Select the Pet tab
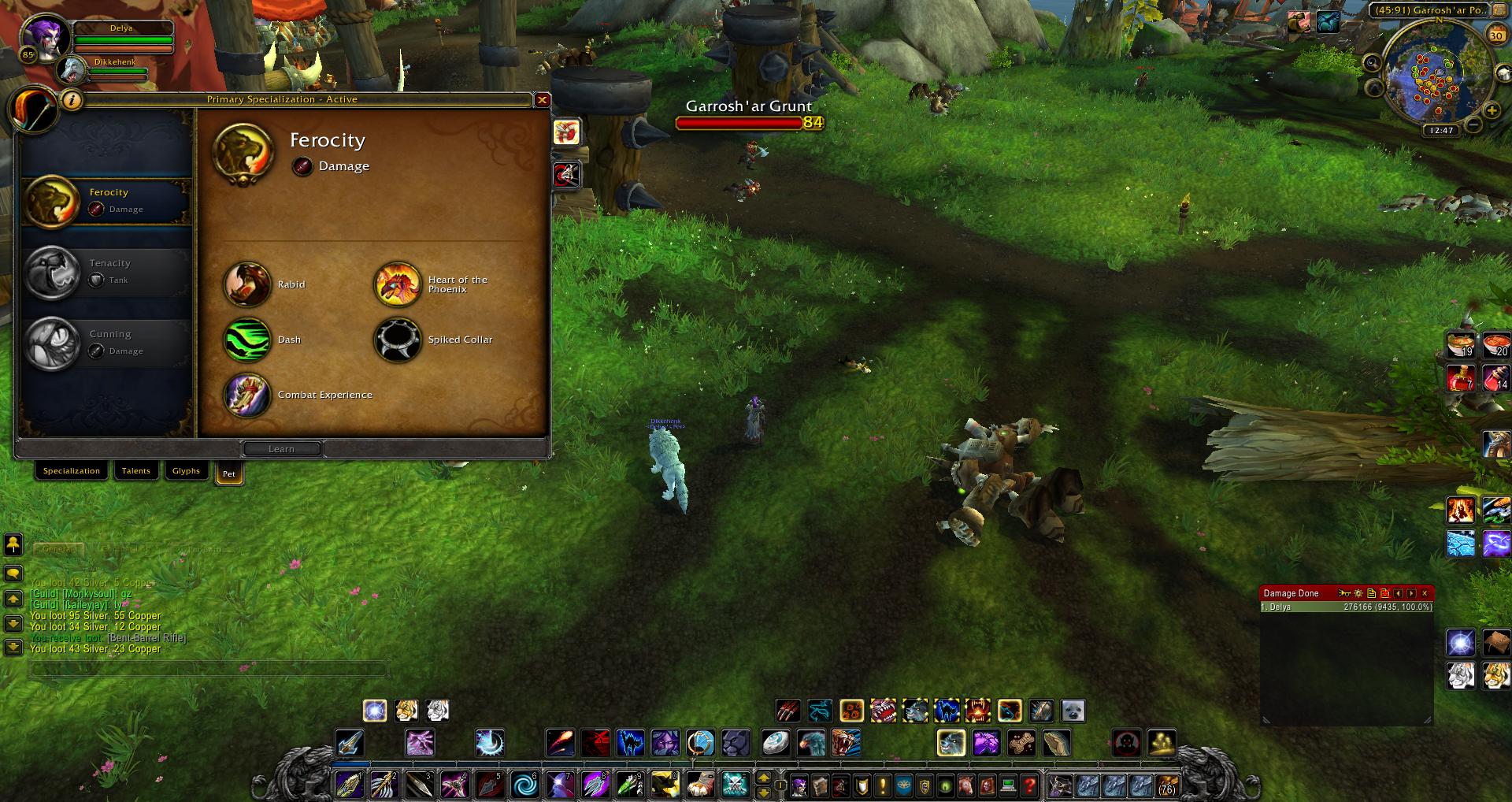The height and width of the screenshot is (802, 1512). click(228, 473)
